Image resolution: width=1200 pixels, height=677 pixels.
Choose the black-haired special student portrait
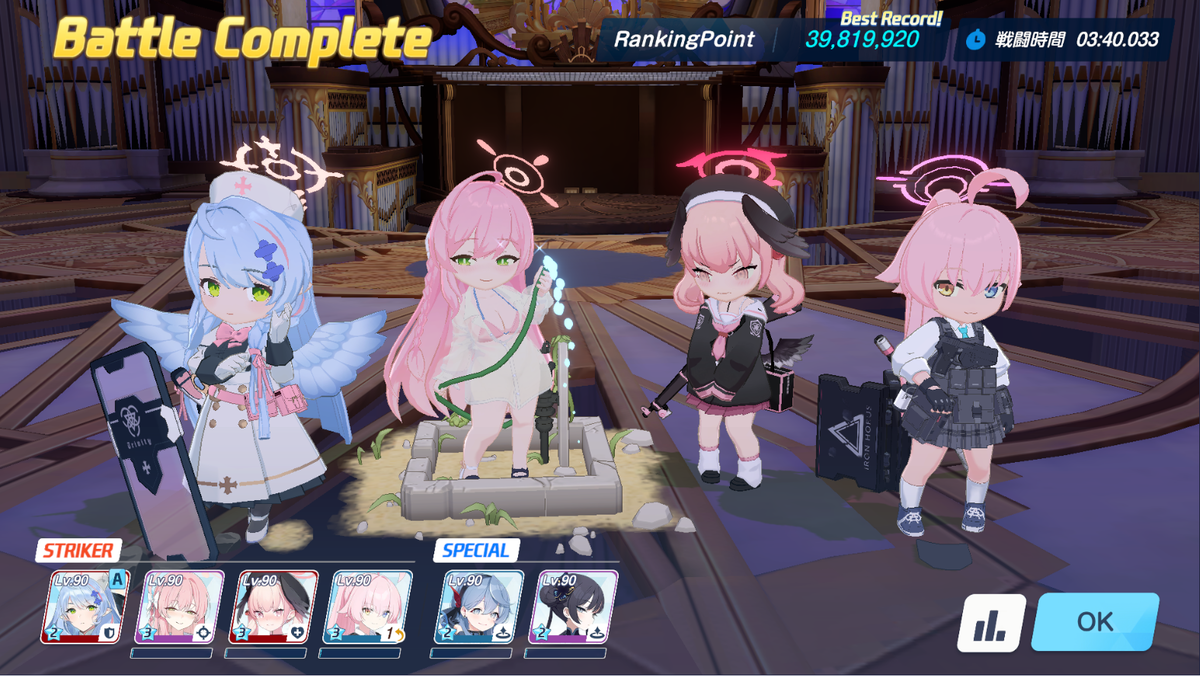click(572, 606)
